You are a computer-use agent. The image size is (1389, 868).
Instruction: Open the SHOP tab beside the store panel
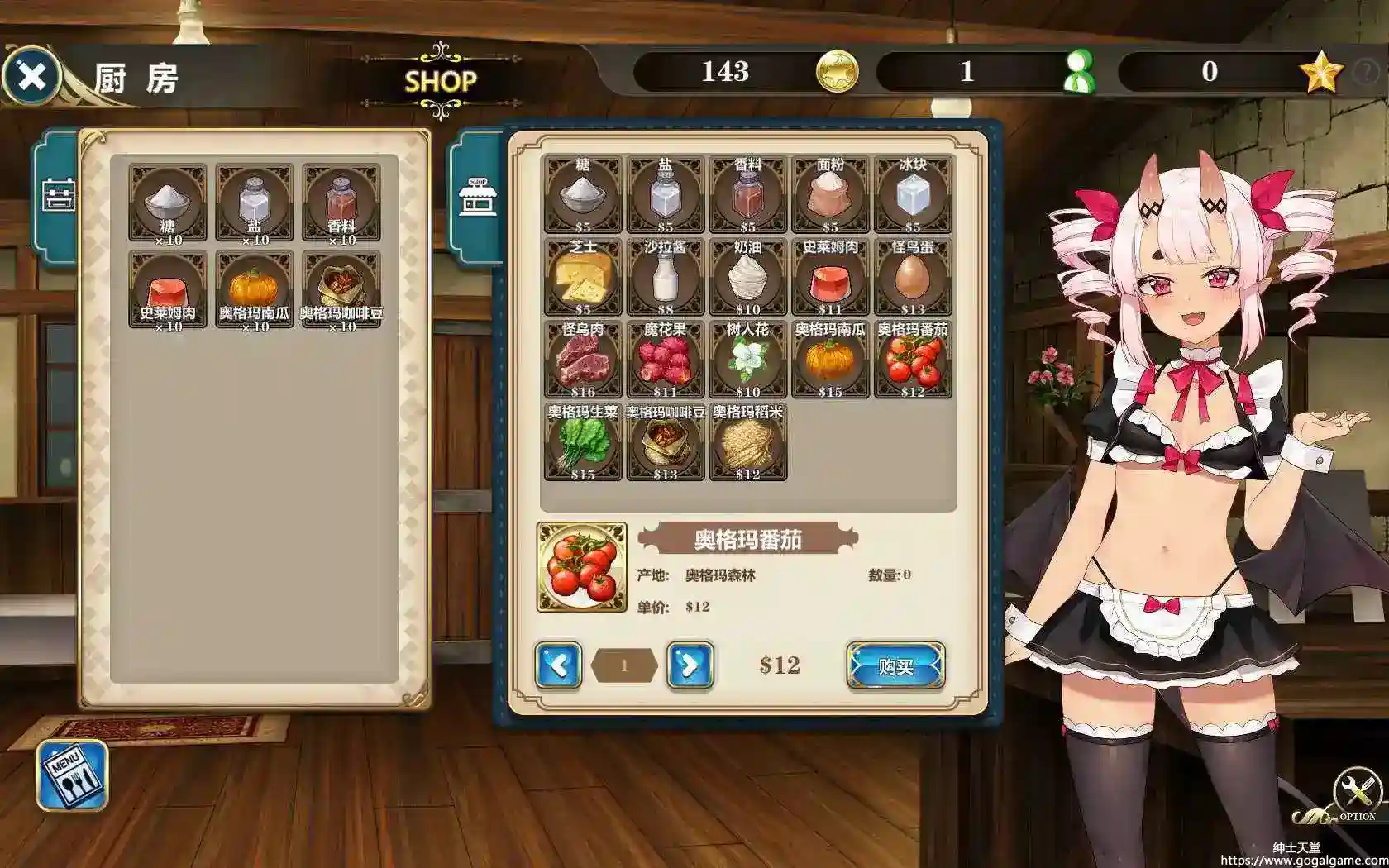coord(476,197)
